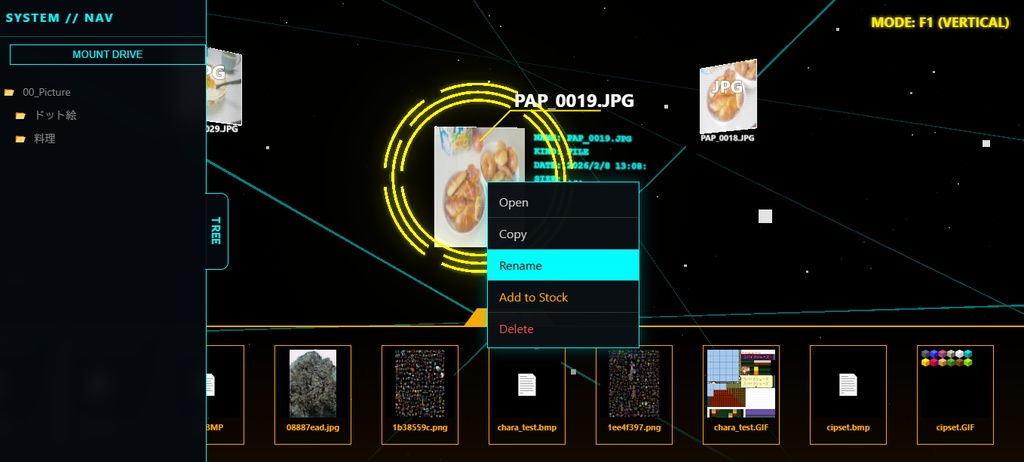Choose Delete in the context menu
Image resolution: width=1024 pixels, height=462 pixels.
[x=562, y=329]
